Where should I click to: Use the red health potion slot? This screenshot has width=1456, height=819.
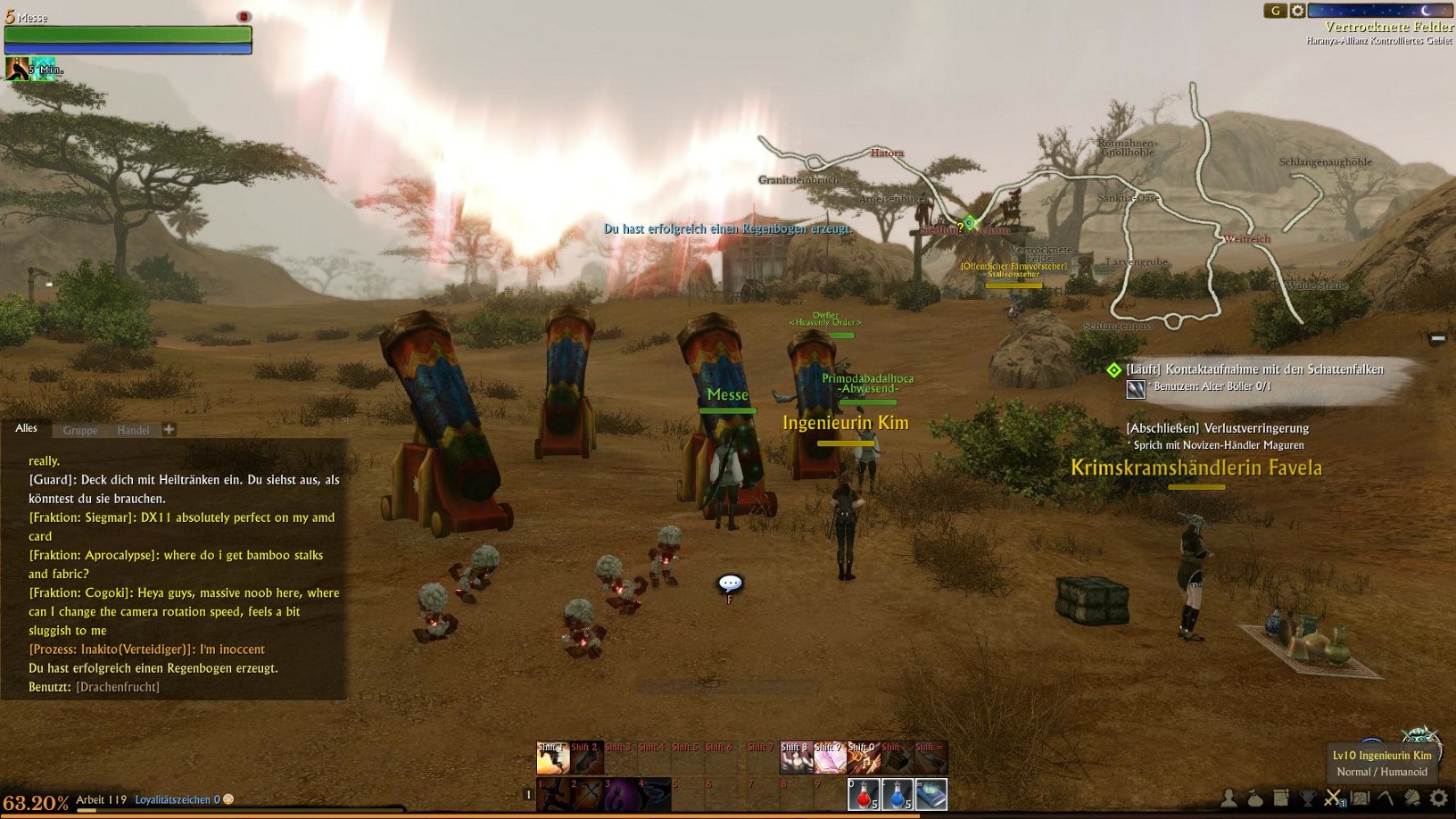[863, 794]
